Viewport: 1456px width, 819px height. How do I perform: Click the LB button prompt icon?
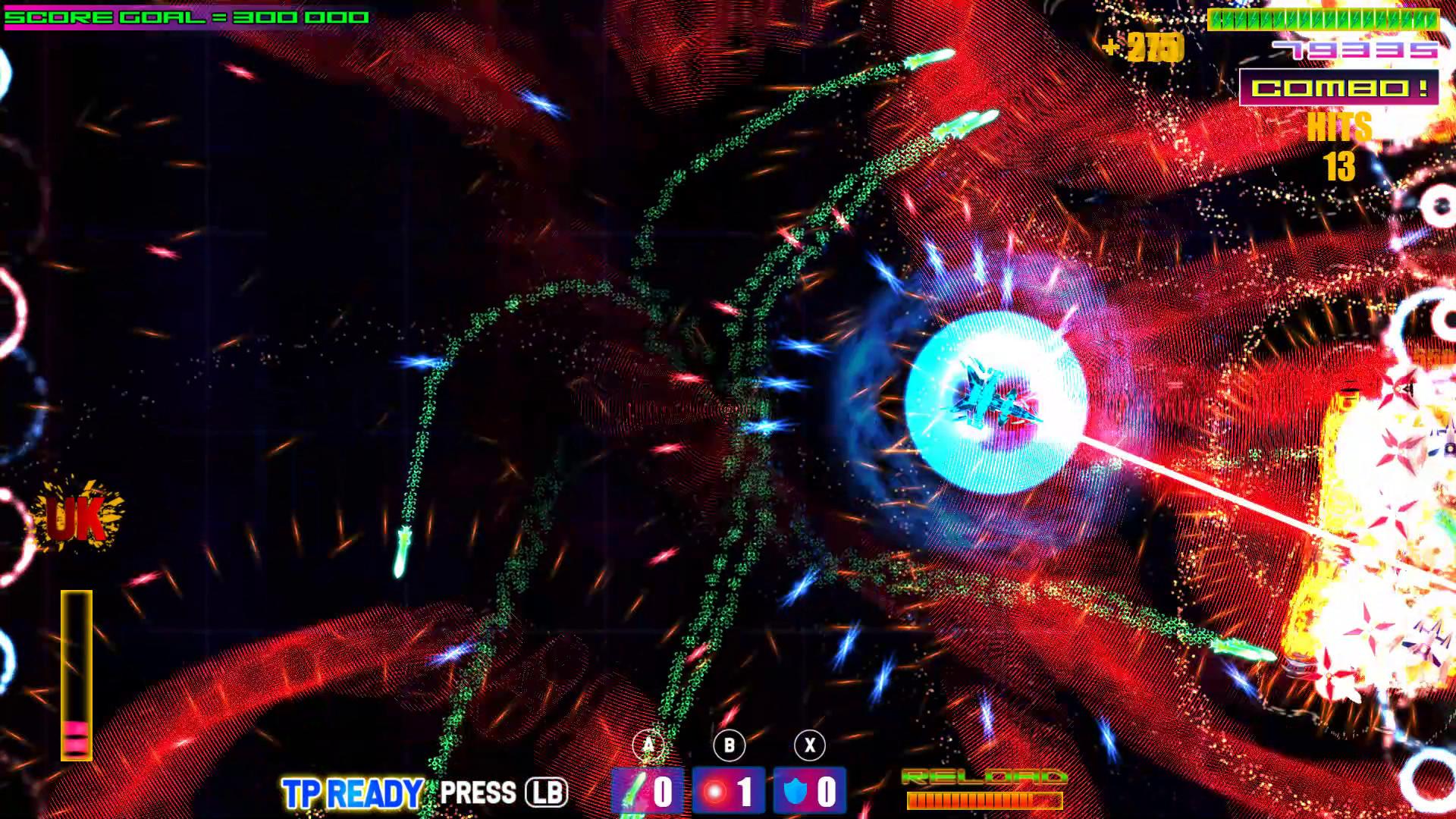click(548, 792)
